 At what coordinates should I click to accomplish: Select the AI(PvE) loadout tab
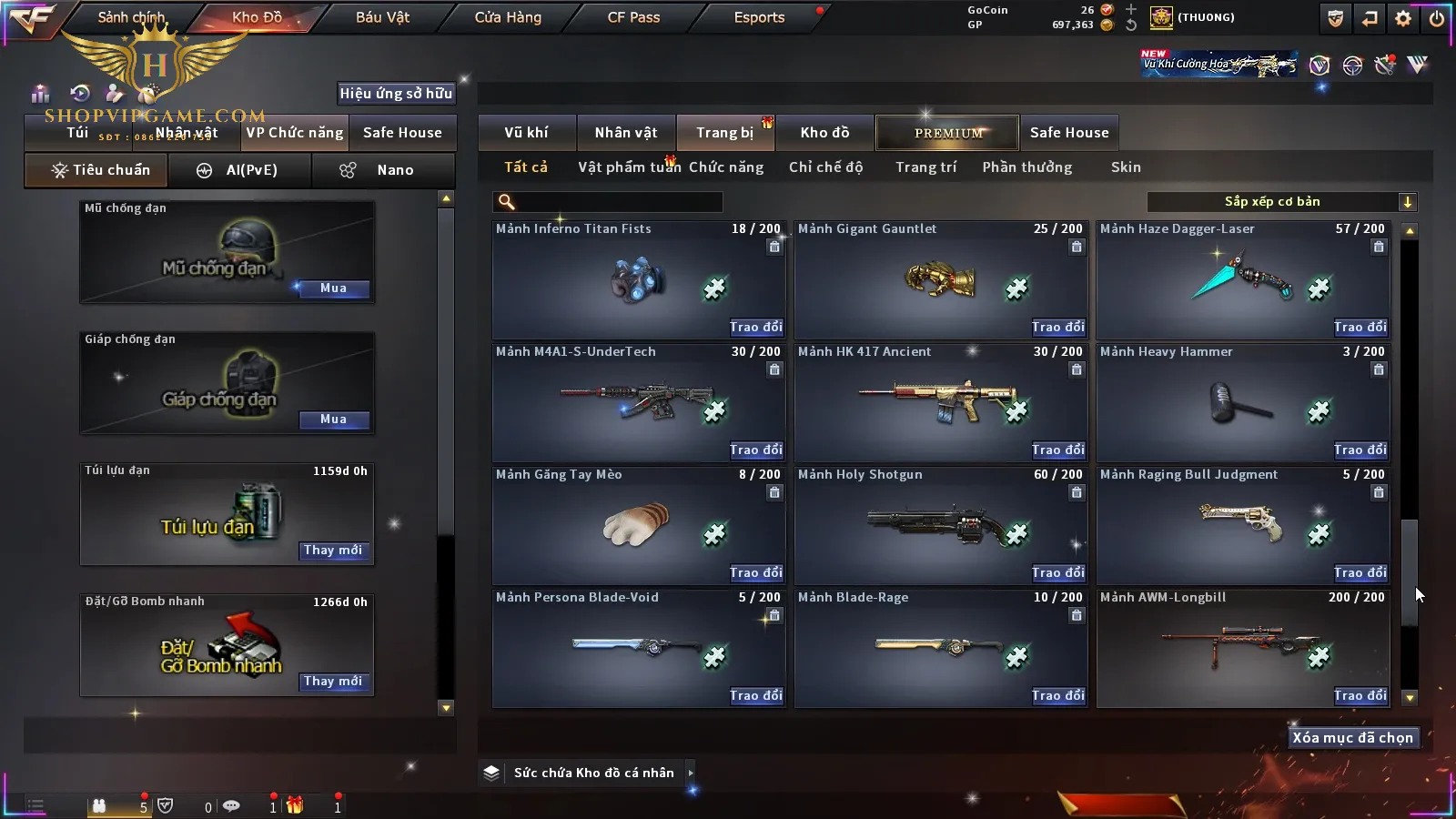click(x=239, y=170)
